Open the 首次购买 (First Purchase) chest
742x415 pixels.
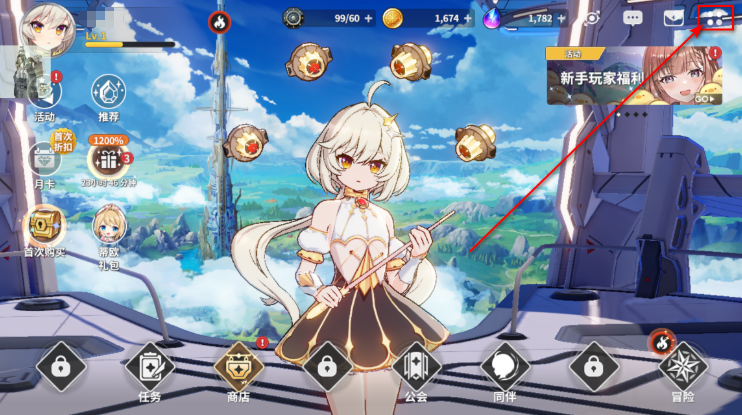[x=44, y=226]
